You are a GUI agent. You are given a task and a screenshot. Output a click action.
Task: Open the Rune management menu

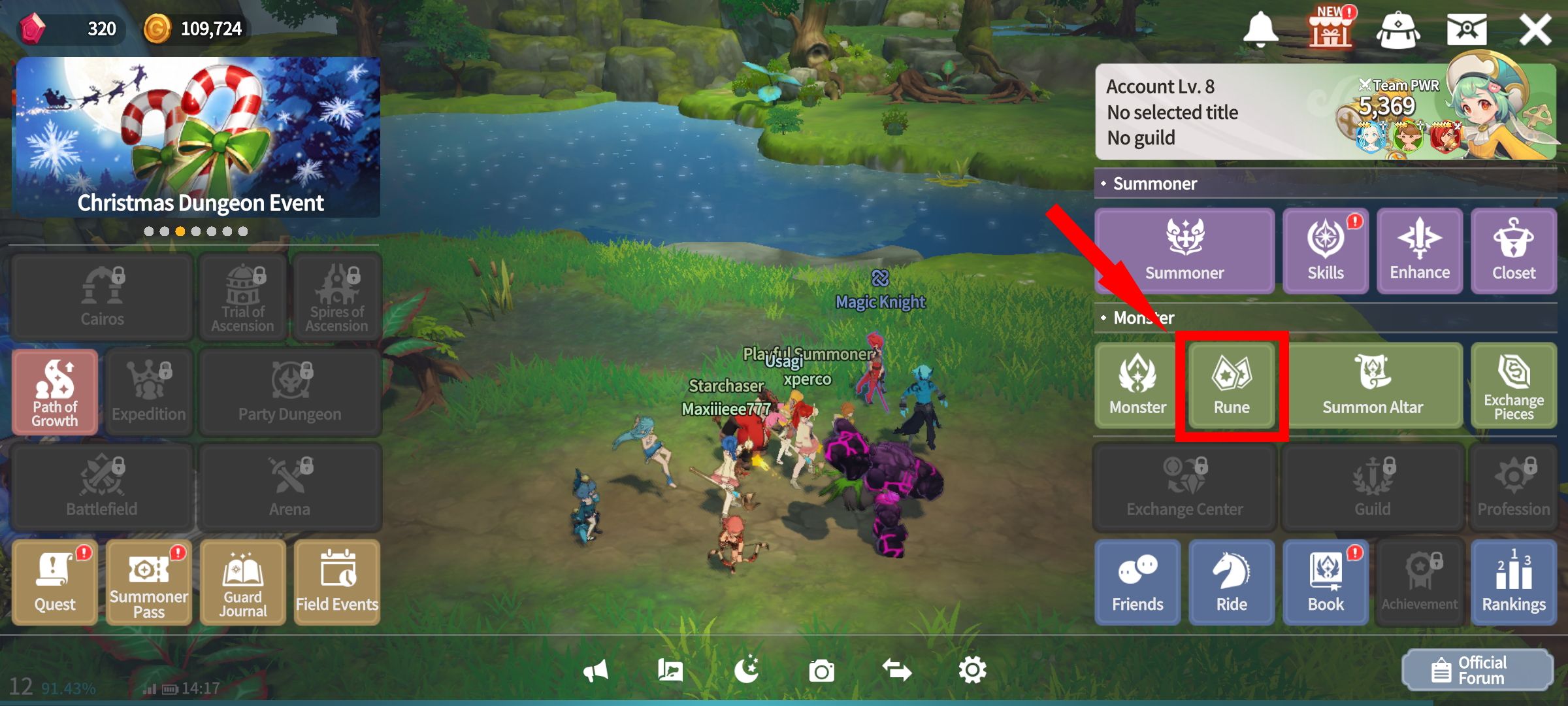pos(1231,386)
